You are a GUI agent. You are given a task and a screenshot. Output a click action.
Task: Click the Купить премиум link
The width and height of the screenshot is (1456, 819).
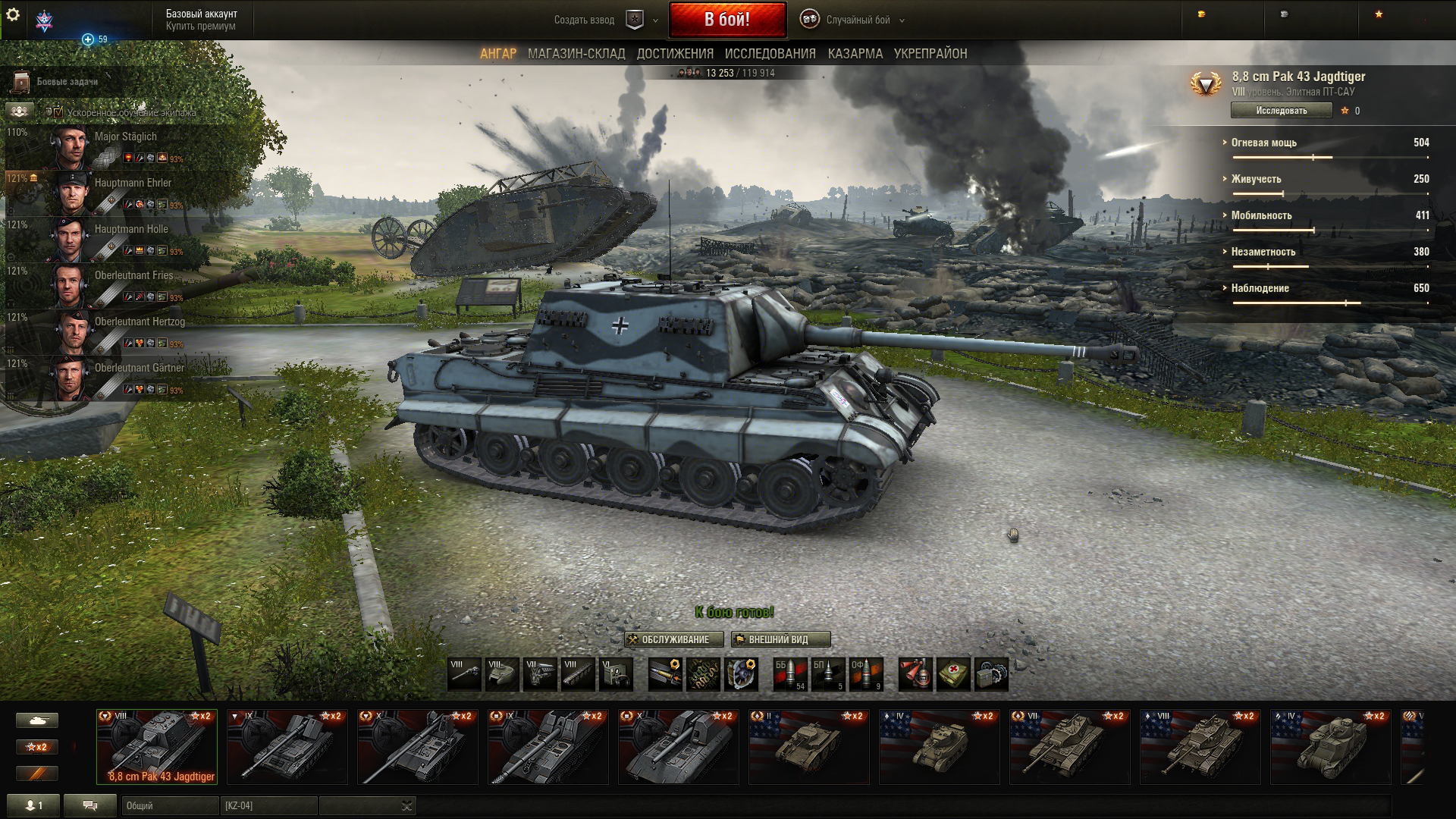click(x=201, y=27)
